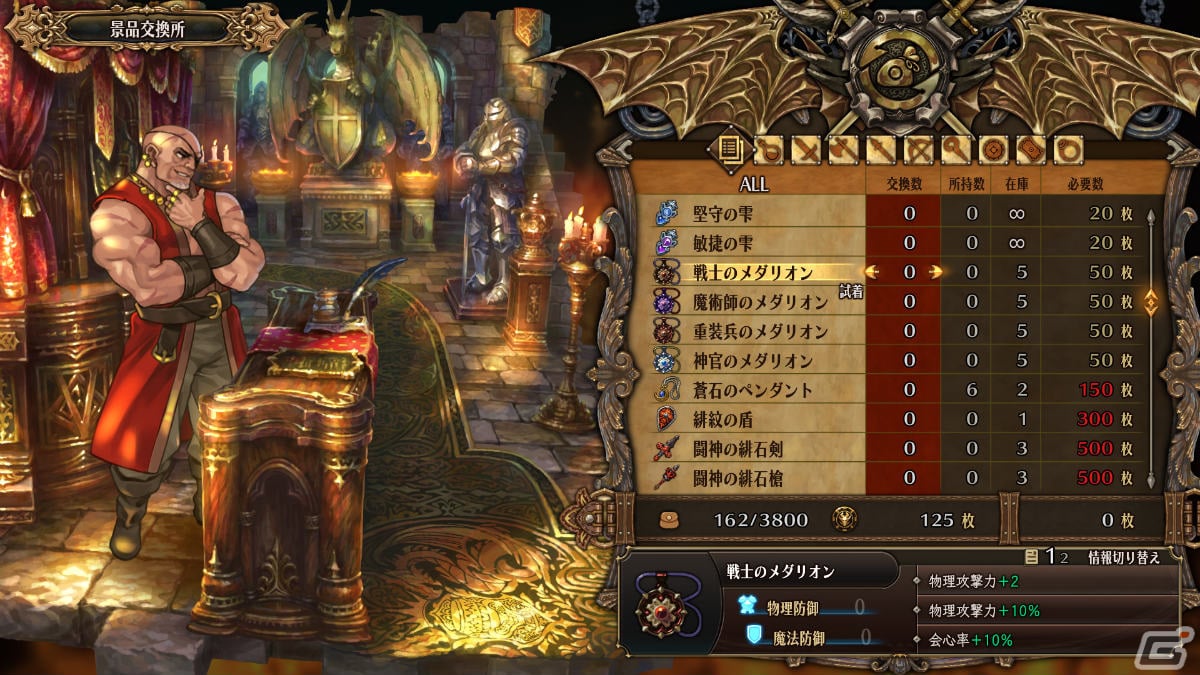Switch to the round shield category tab
1200x675 pixels.
tap(992, 151)
